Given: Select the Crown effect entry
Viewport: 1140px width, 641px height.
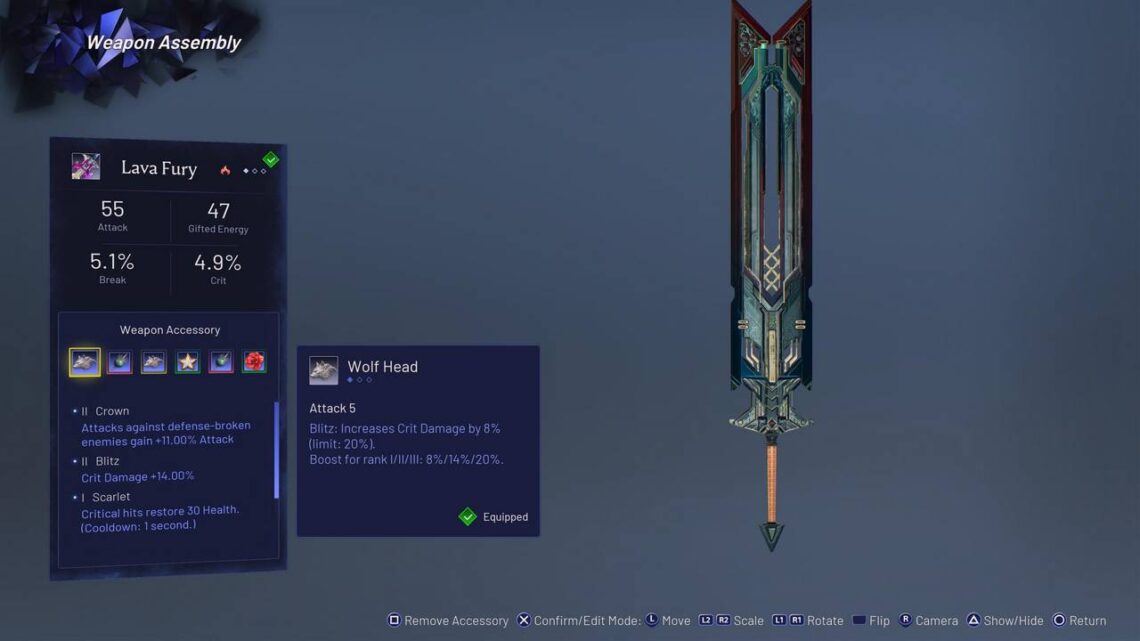Looking at the screenshot, I should (x=165, y=425).
